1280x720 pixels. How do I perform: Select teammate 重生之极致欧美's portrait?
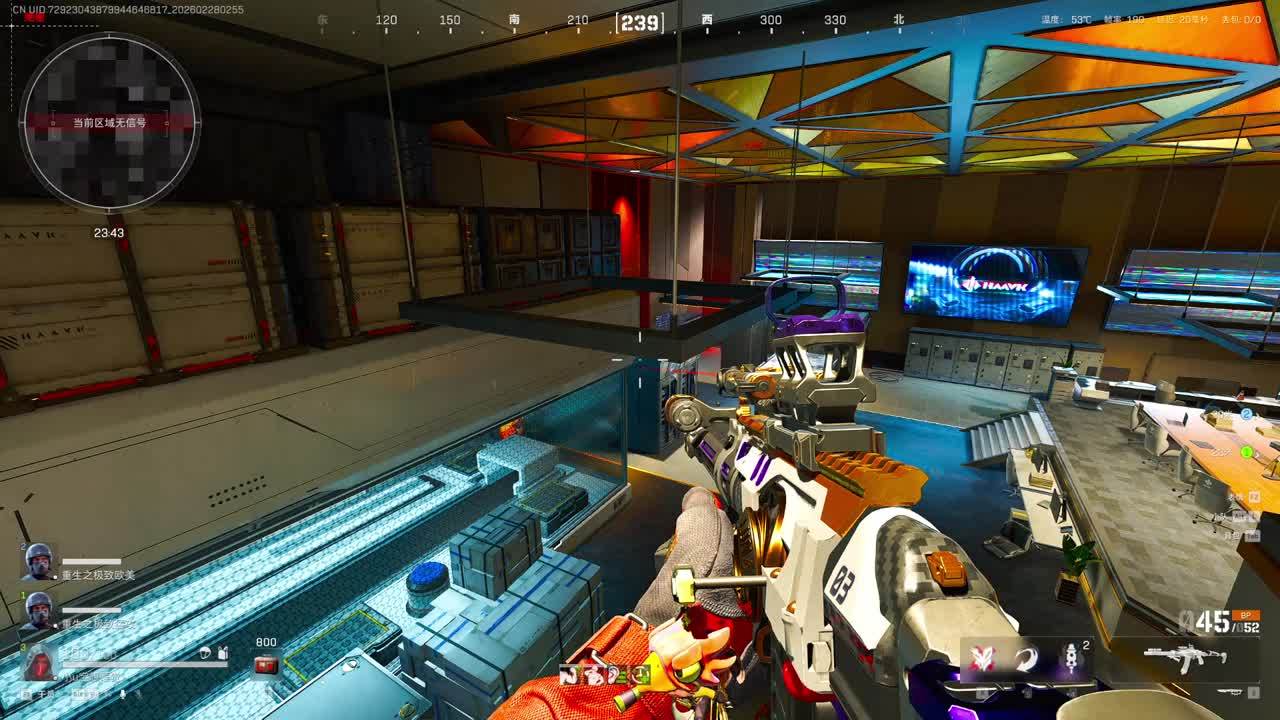point(39,561)
